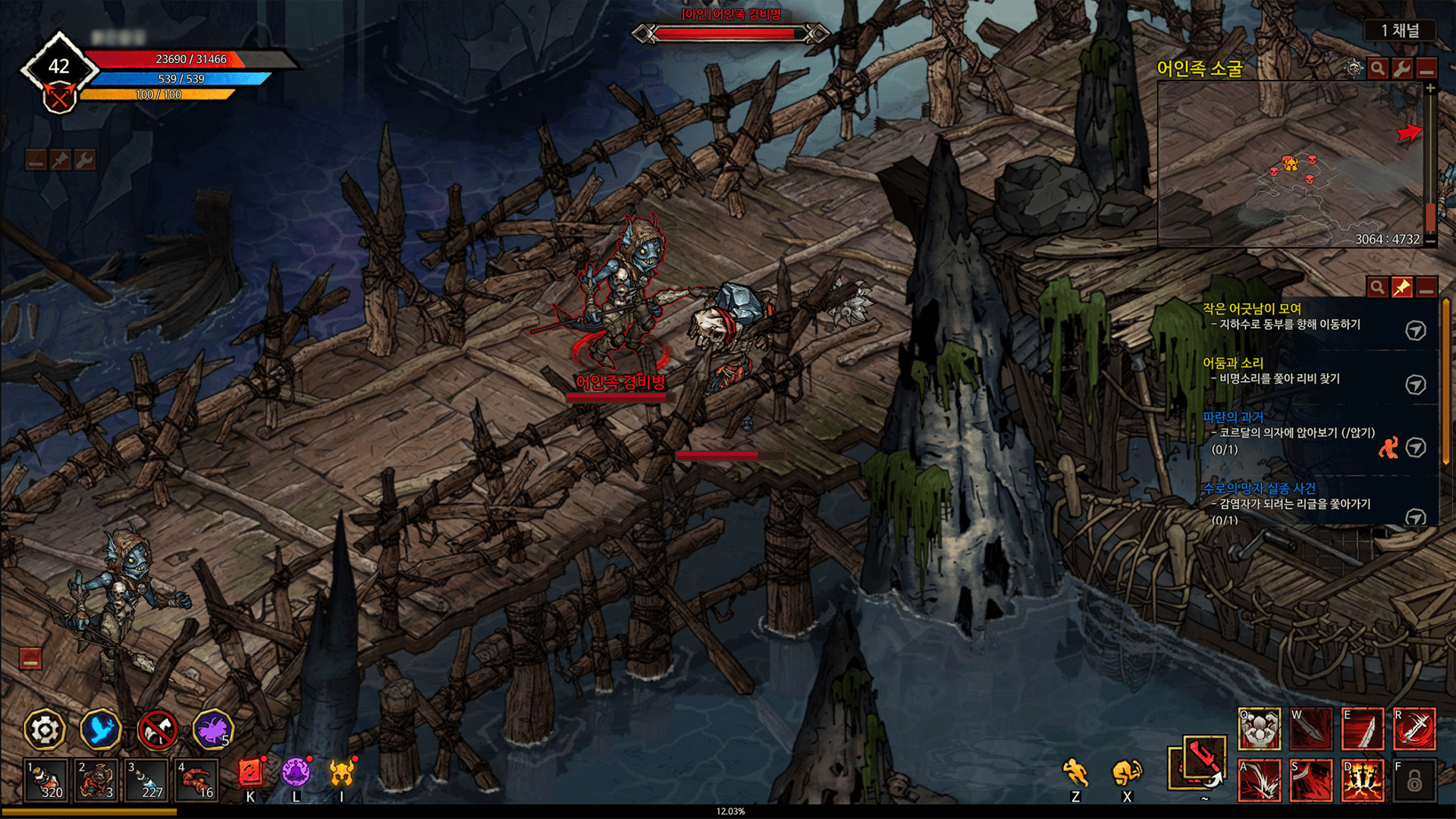This screenshot has width=1456, height=819.
Task: Click the purple meditation icon bound to L
Action: pos(296,770)
